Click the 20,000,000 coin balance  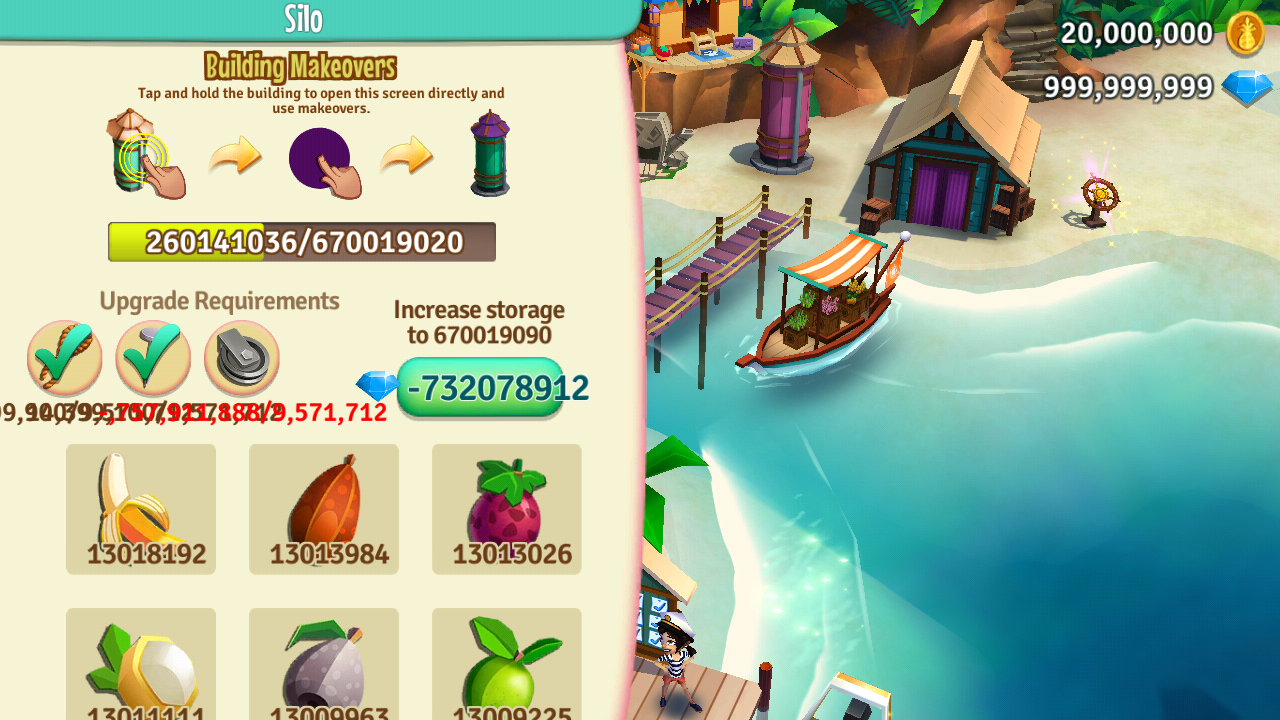point(1135,33)
